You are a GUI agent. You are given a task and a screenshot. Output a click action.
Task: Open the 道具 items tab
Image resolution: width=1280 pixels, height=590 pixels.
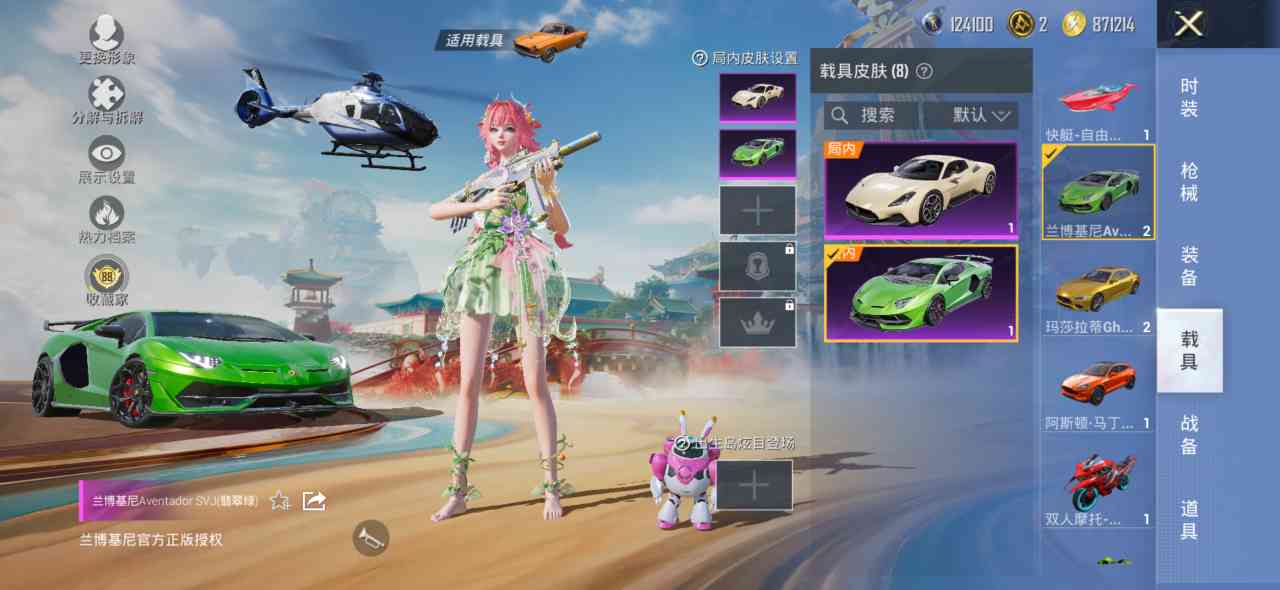[1189, 519]
